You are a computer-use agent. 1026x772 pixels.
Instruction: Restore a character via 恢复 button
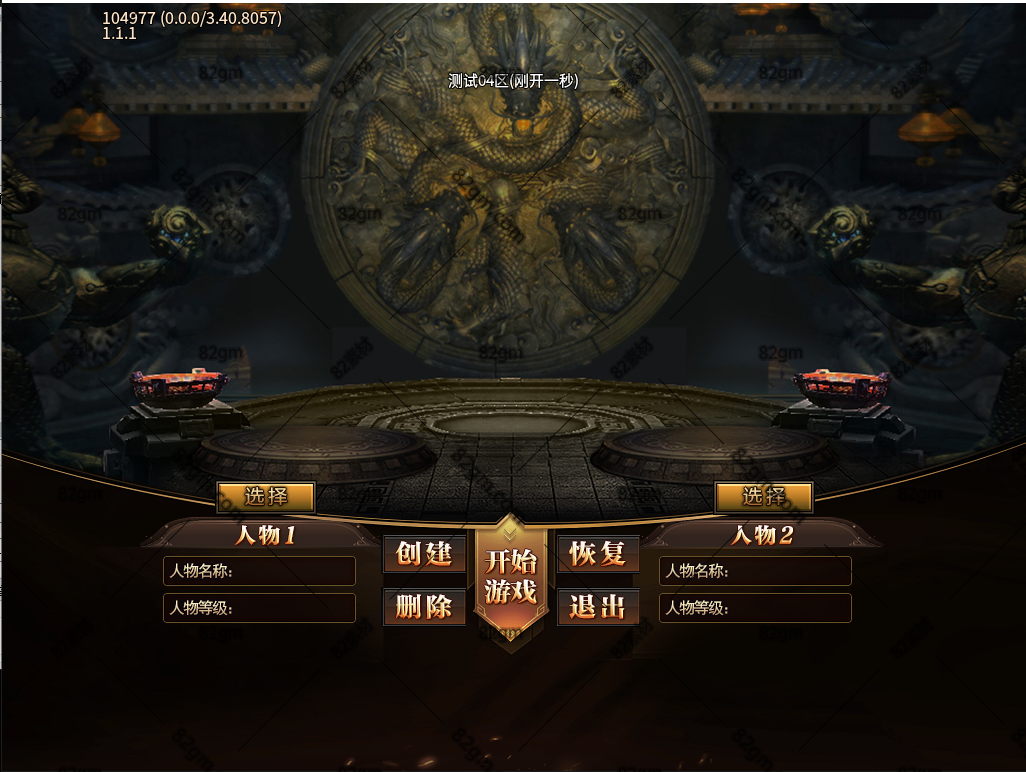(598, 554)
